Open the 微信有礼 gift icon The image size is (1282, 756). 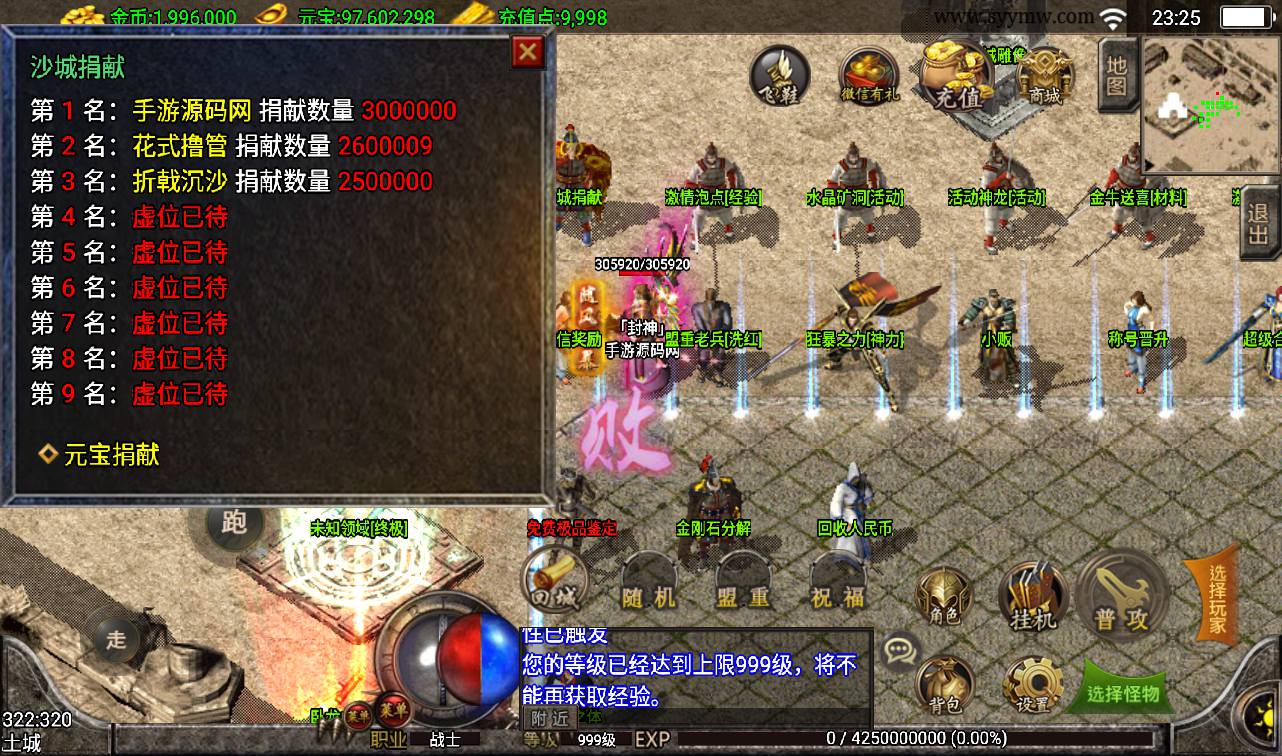869,76
